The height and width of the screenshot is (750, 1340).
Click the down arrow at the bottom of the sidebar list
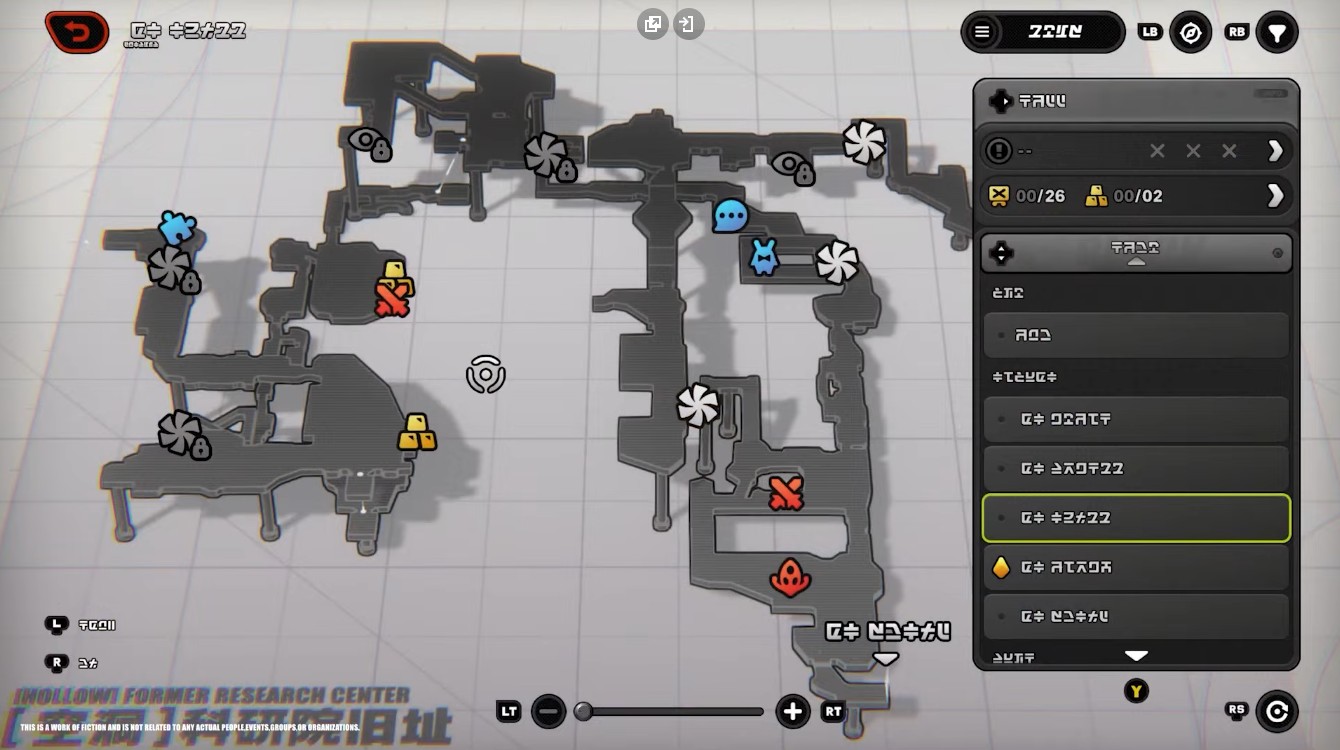(x=1136, y=655)
